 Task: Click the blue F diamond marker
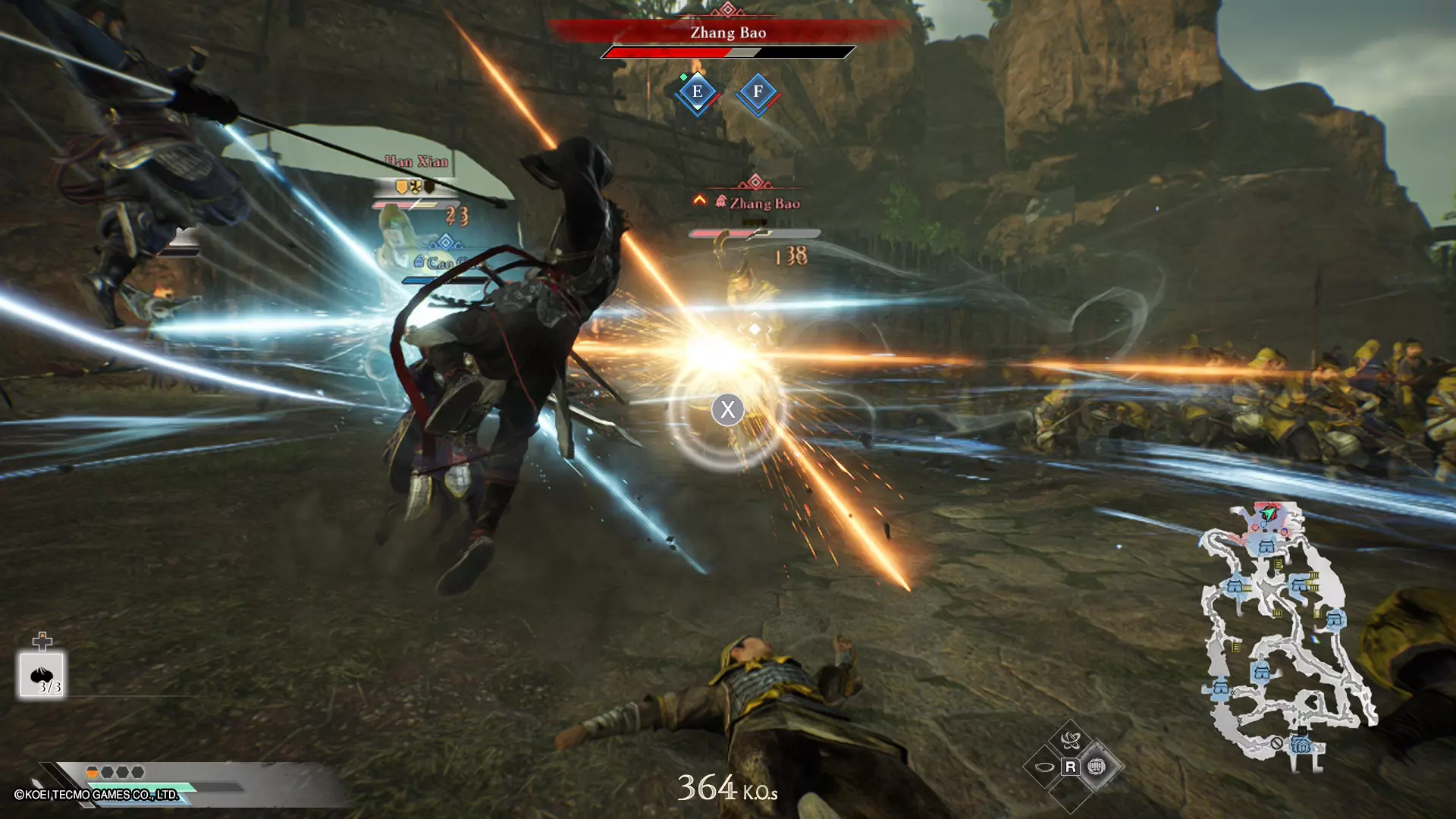[758, 93]
